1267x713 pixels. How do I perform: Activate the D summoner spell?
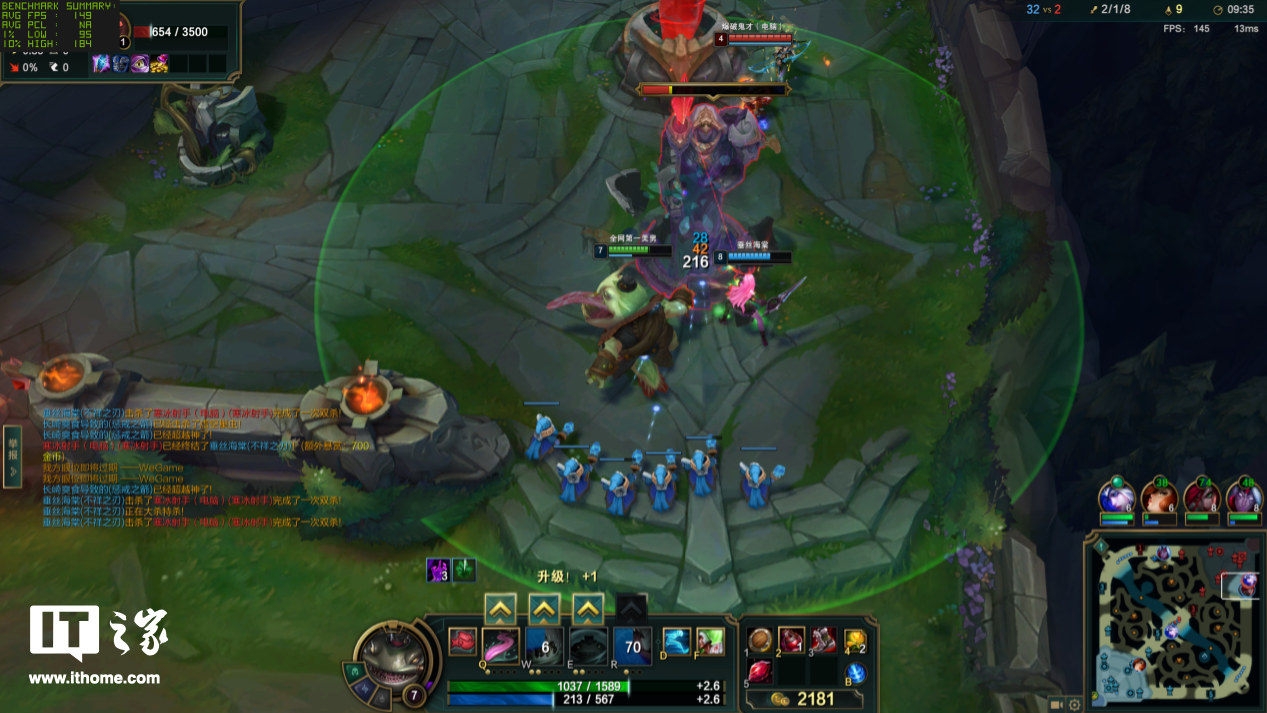(x=677, y=642)
